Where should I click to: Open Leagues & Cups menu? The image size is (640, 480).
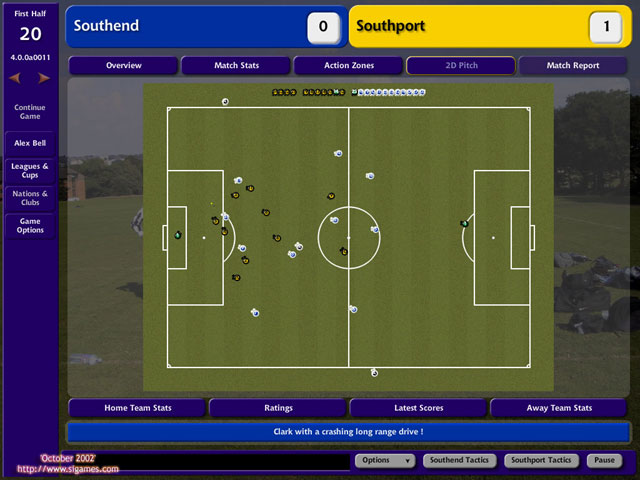30,170
